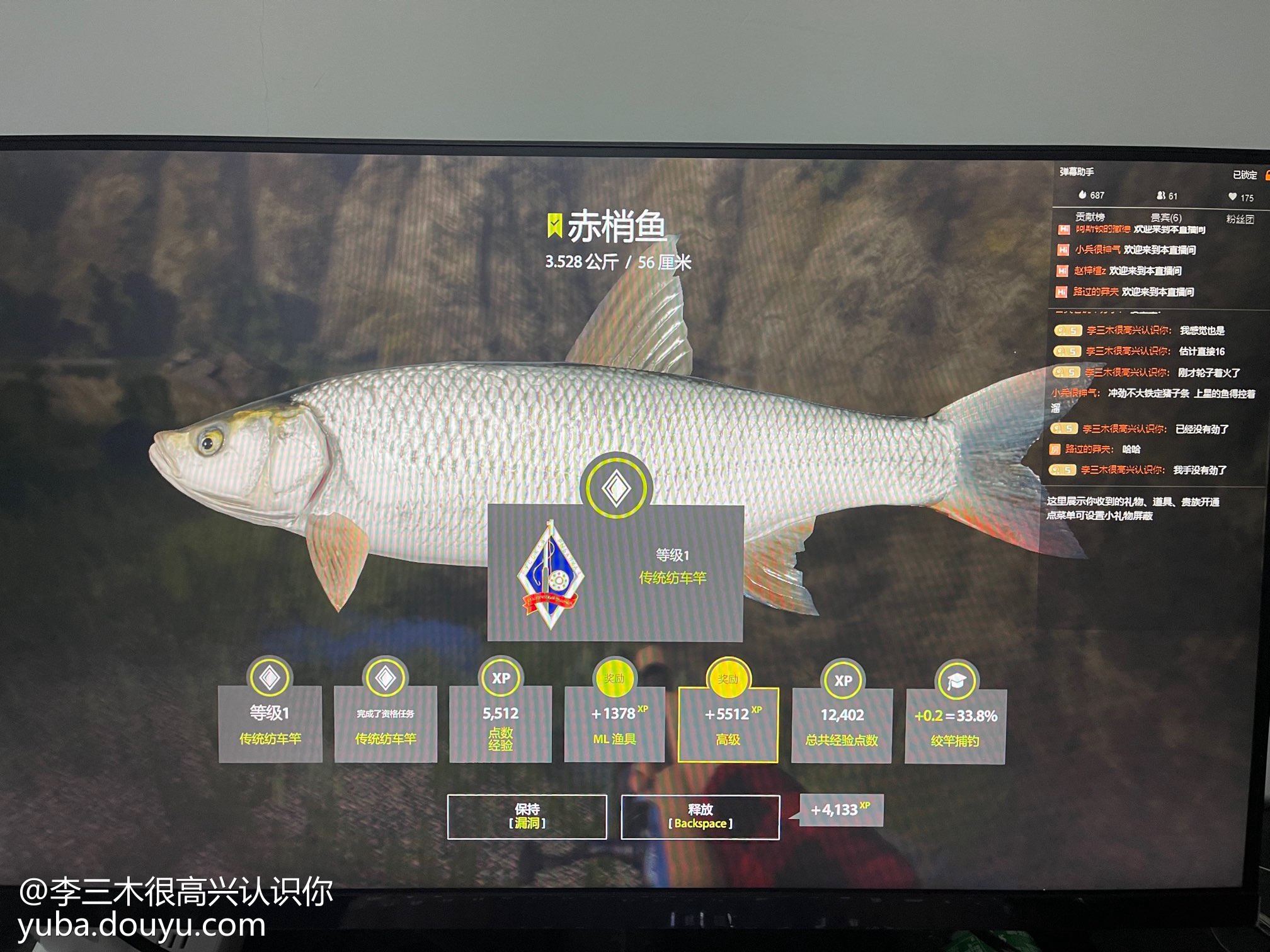Screen dimensions: 1270x952
Task: Open the 粉丝团 tab in stream overlay
Action: click(x=1239, y=219)
